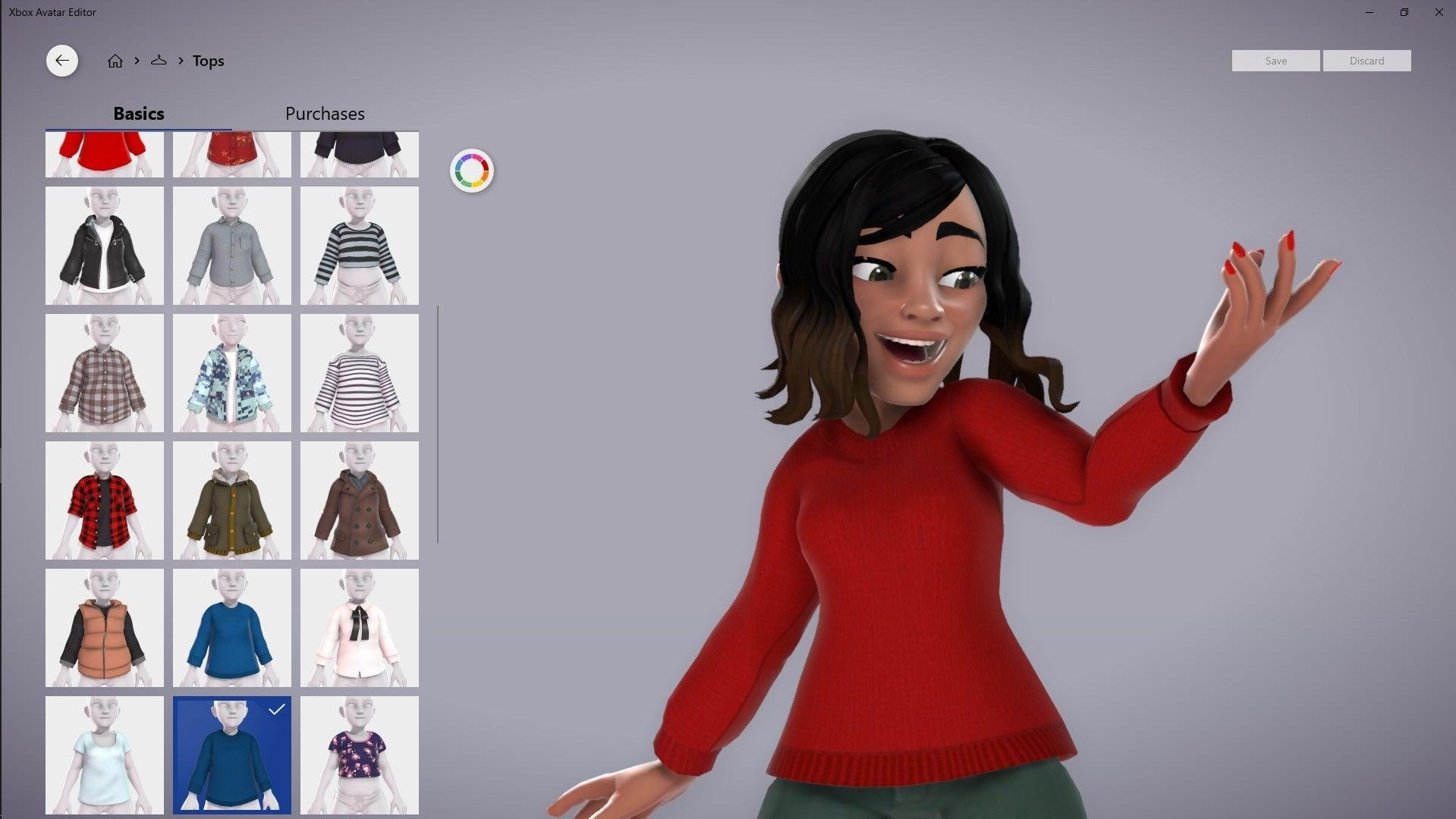Select the olive parka with hood
This screenshot has height=819, width=1456.
point(231,500)
